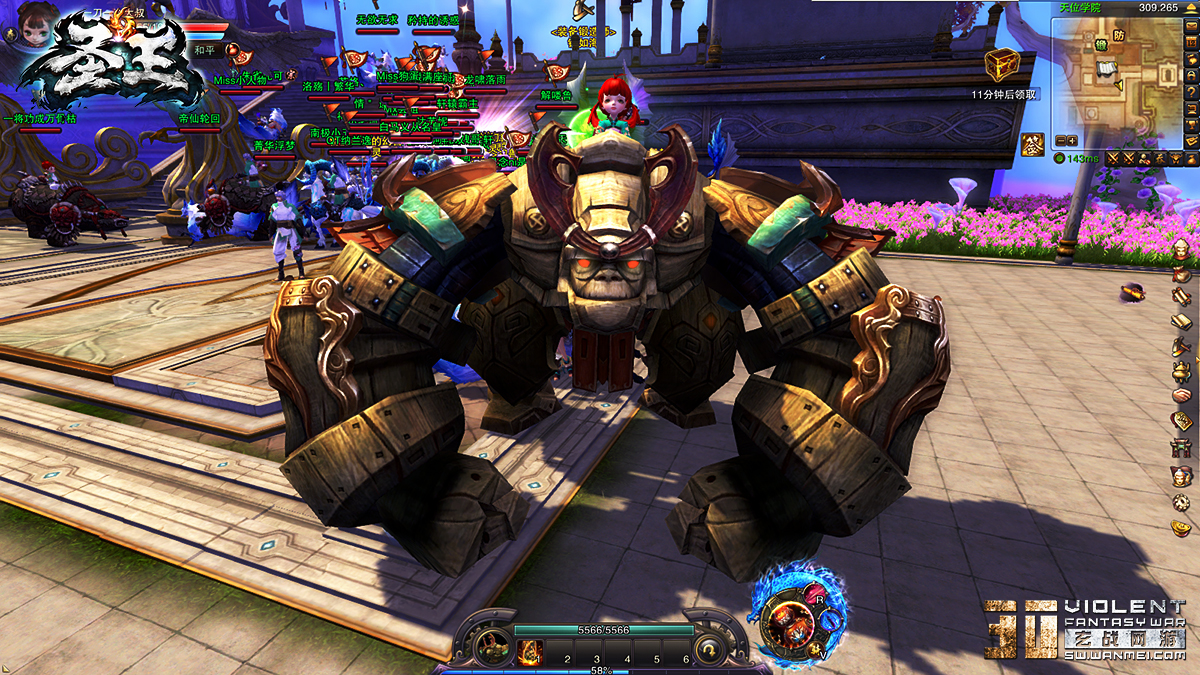1200x675 pixels.
Task: Open the timed reward treasure chest
Action: tap(1001, 66)
